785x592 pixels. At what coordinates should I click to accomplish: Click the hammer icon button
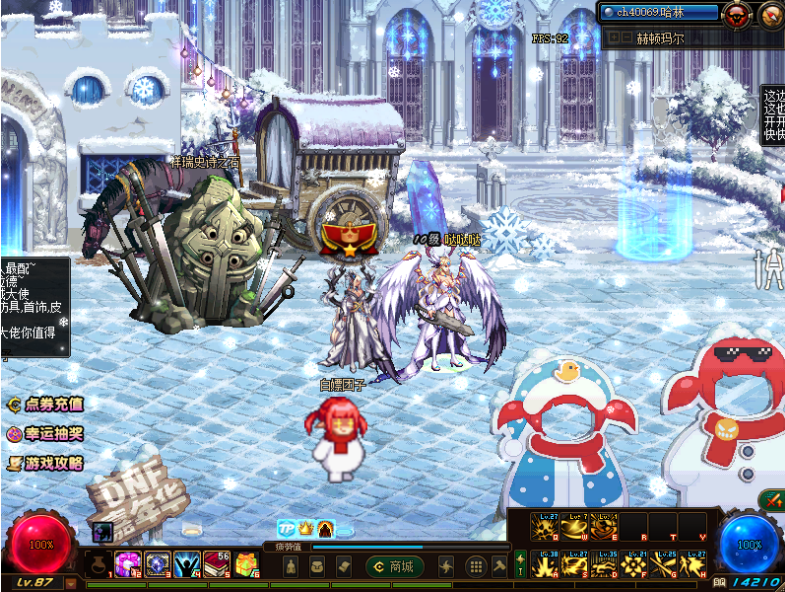tap(499, 567)
